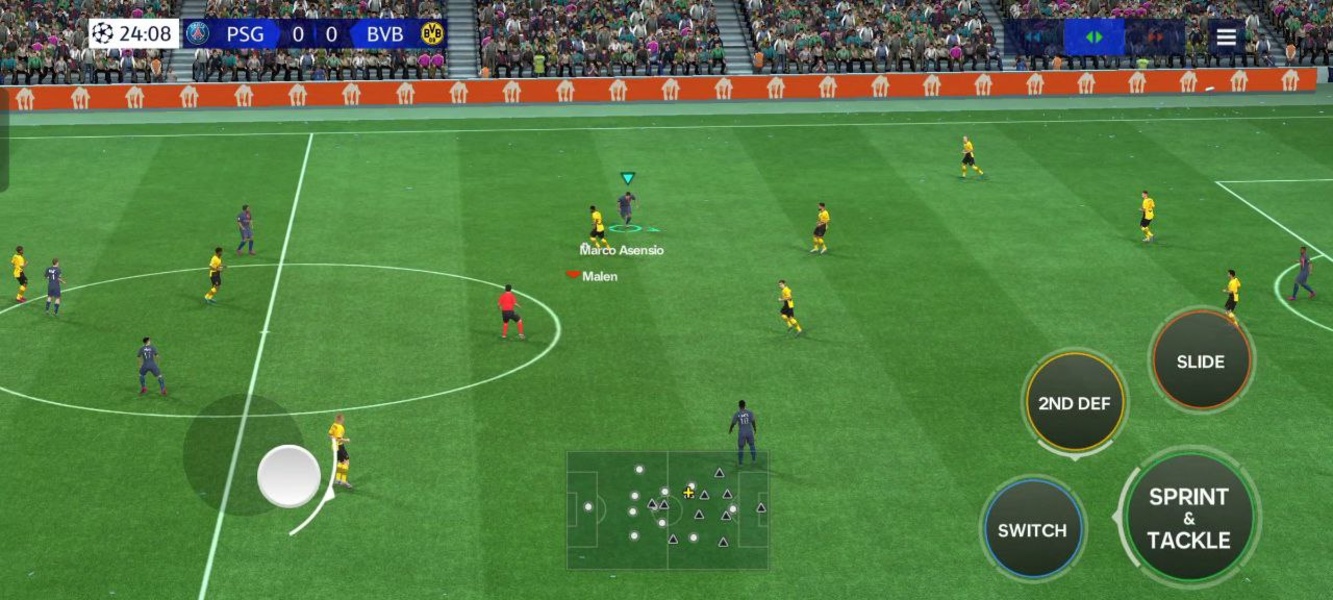This screenshot has width=1333, height=600.
Task: Hit the SPRINT & TACKLE button
Action: [1188, 518]
